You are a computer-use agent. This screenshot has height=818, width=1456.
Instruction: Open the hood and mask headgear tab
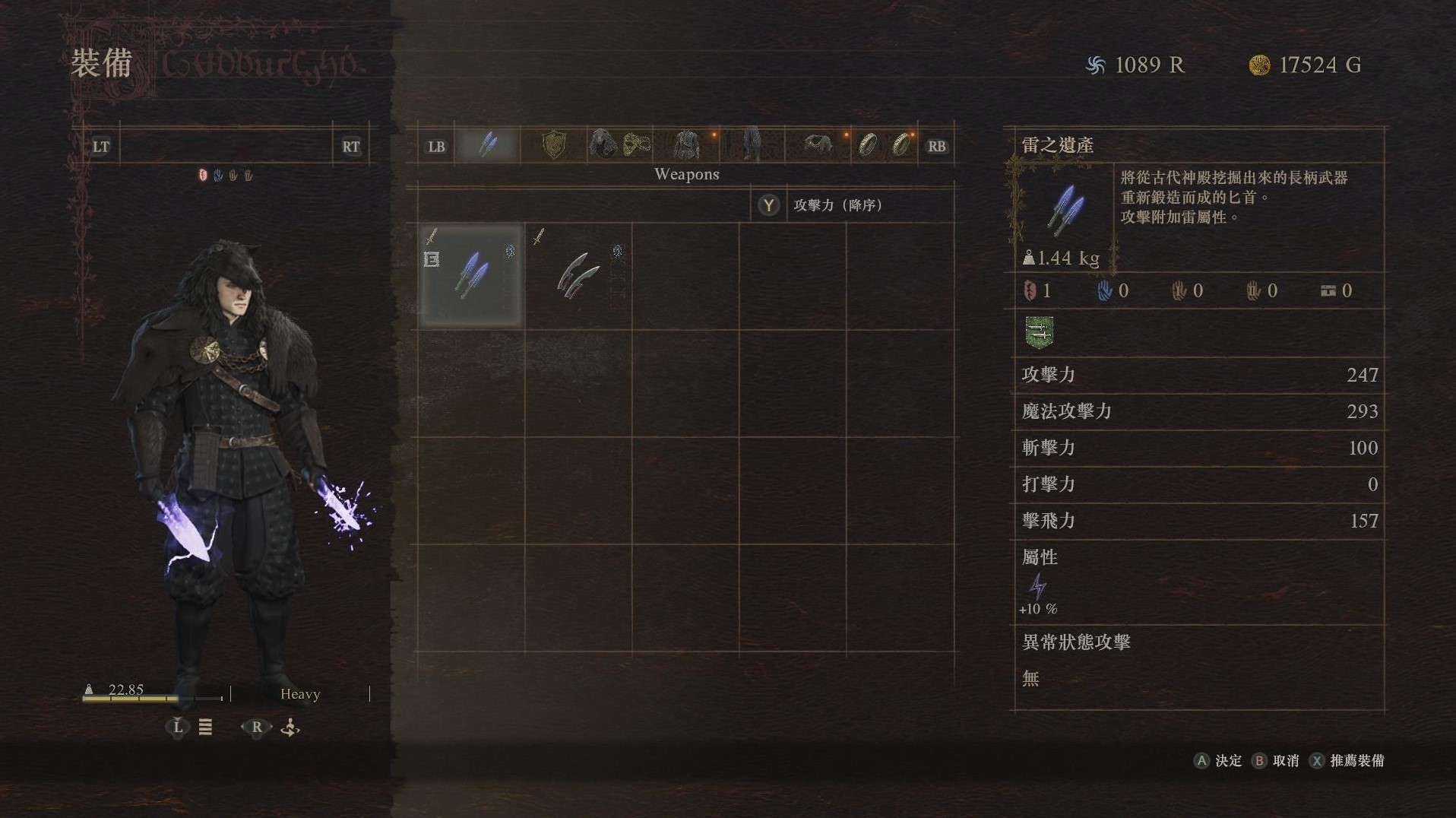tap(619, 144)
